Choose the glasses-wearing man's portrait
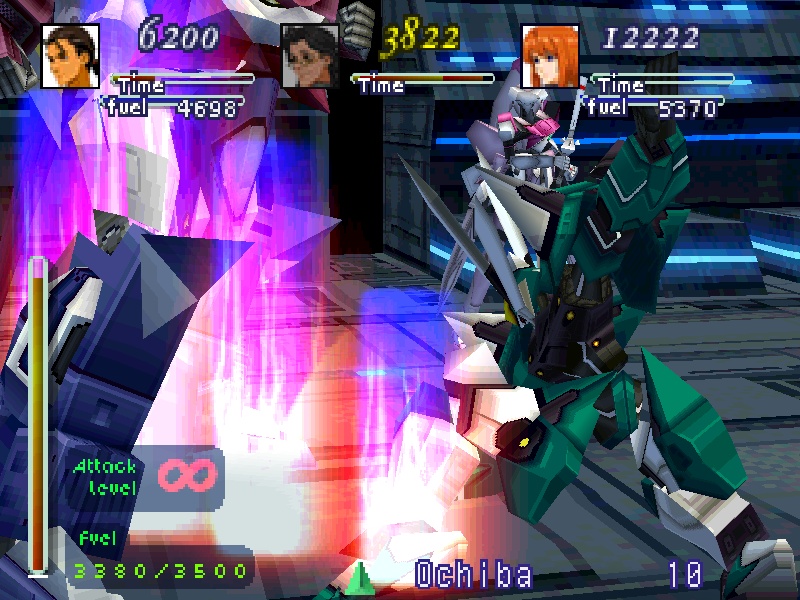Screen dimensions: 800x600 (310, 56)
